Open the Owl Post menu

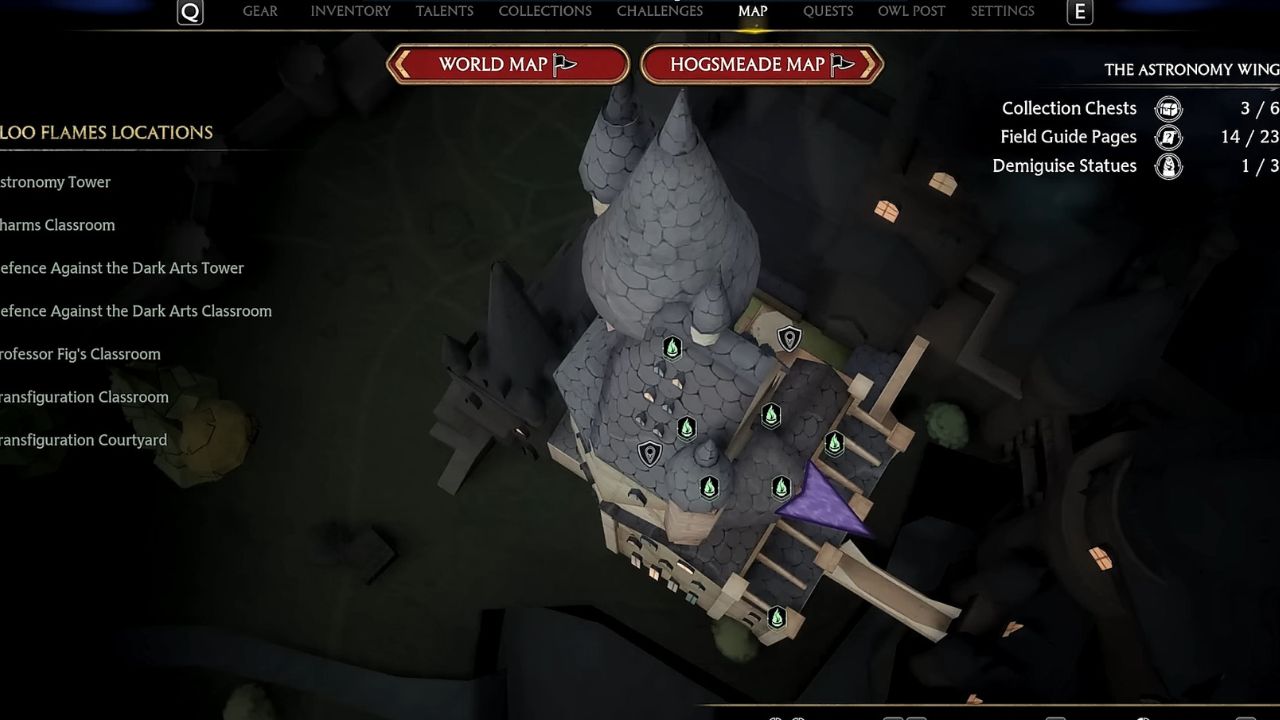[910, 11]
